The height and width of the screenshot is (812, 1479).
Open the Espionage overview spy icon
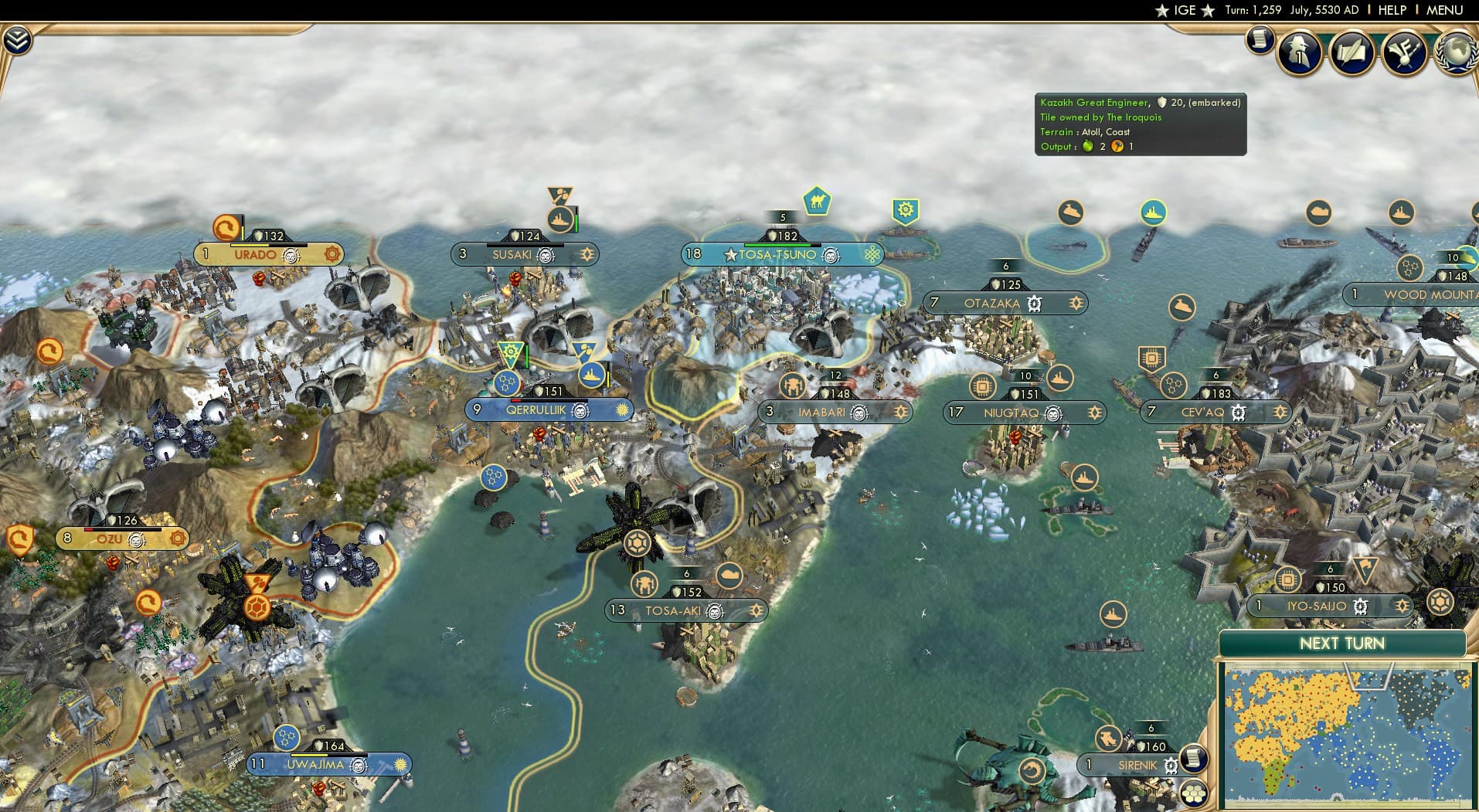1300,53
